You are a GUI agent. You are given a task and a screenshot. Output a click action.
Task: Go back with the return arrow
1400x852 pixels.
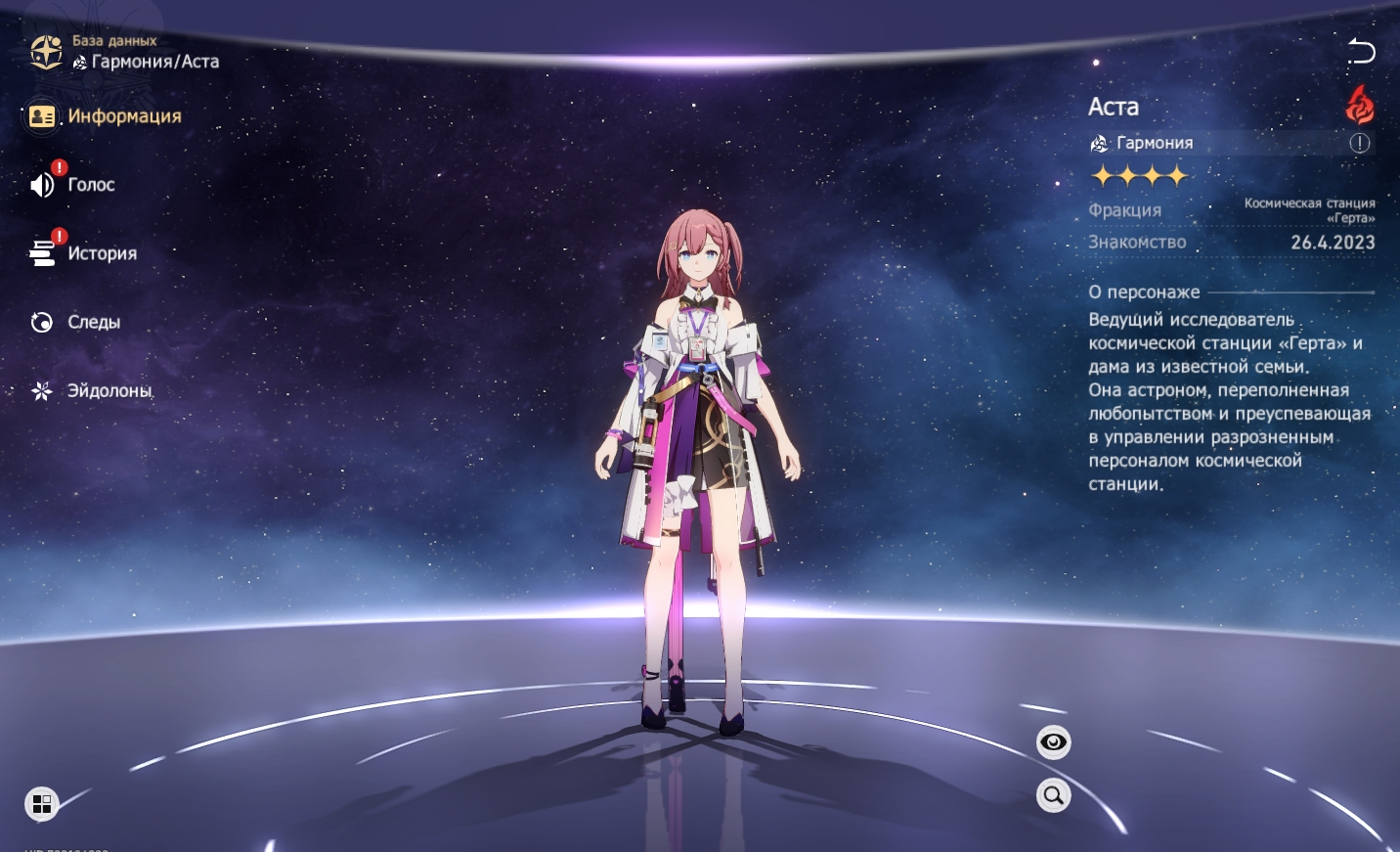1360,51
